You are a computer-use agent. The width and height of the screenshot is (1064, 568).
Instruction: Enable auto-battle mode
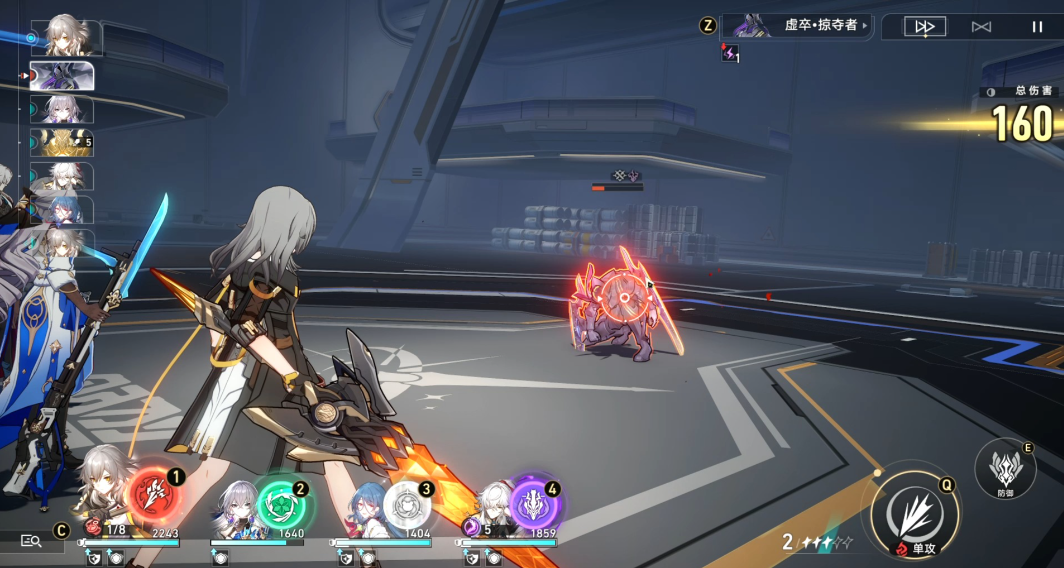click(x=981, y=27)
